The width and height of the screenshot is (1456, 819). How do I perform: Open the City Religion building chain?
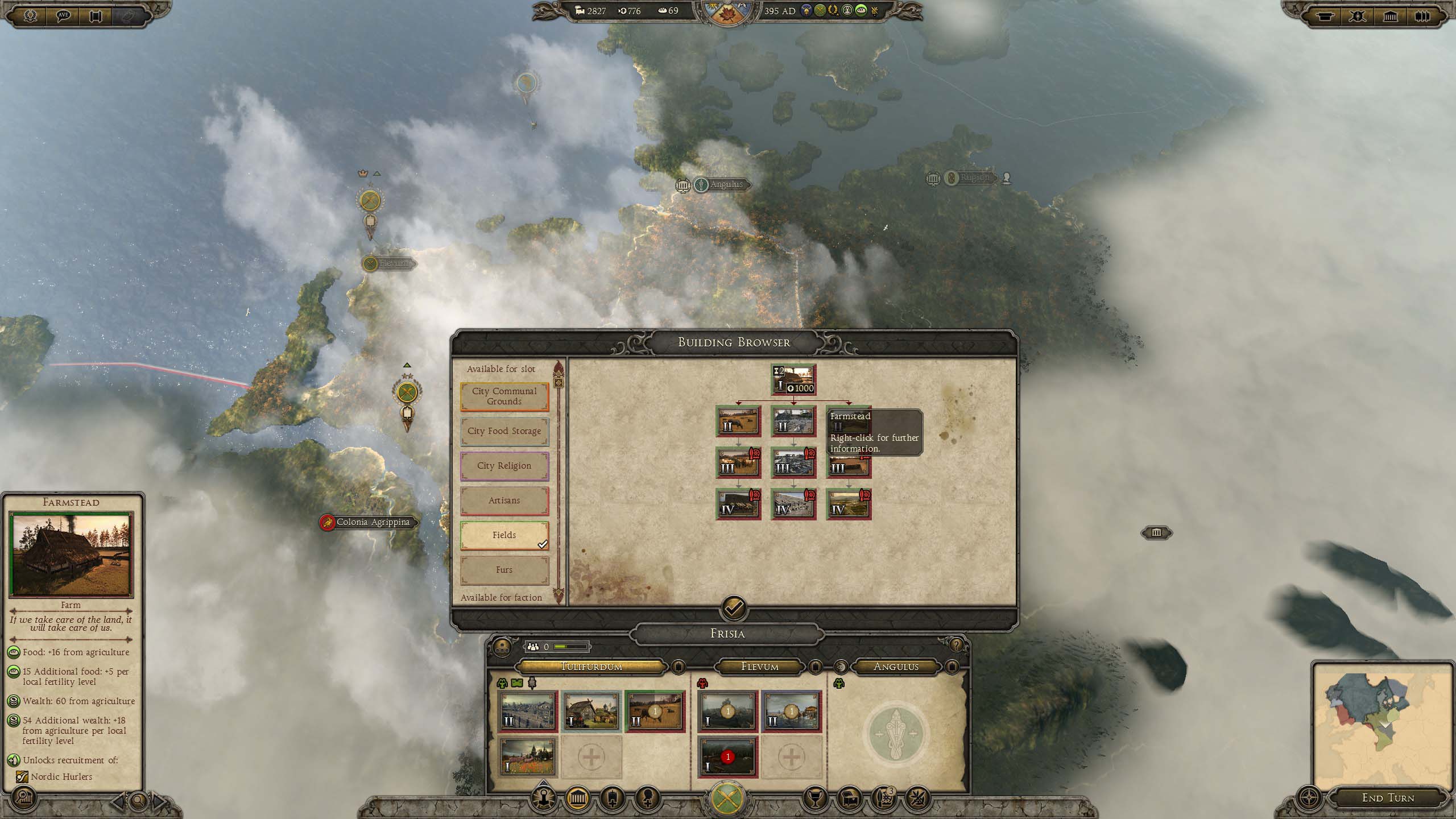[x=504, y=466]
